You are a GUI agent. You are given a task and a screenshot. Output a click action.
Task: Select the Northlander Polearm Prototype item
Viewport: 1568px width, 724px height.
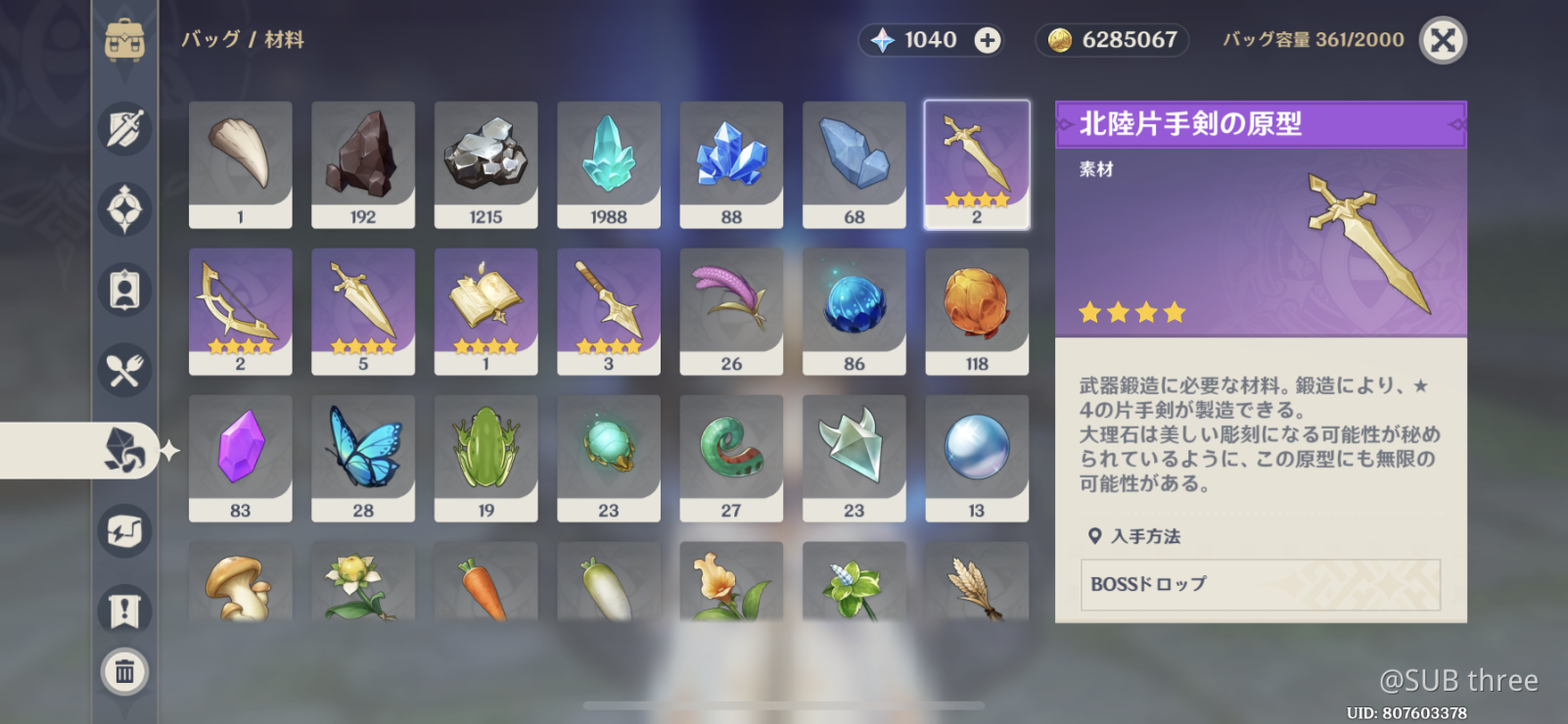click(608, 310)
